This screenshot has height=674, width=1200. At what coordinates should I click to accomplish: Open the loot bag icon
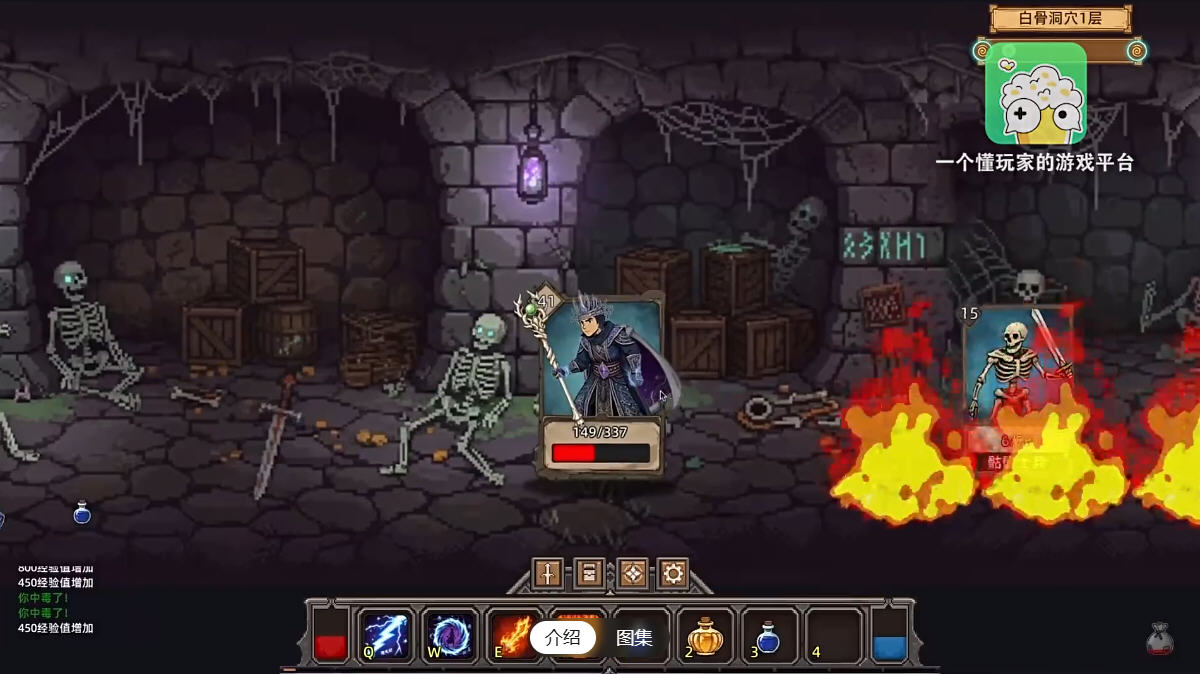click(1160, 638)
